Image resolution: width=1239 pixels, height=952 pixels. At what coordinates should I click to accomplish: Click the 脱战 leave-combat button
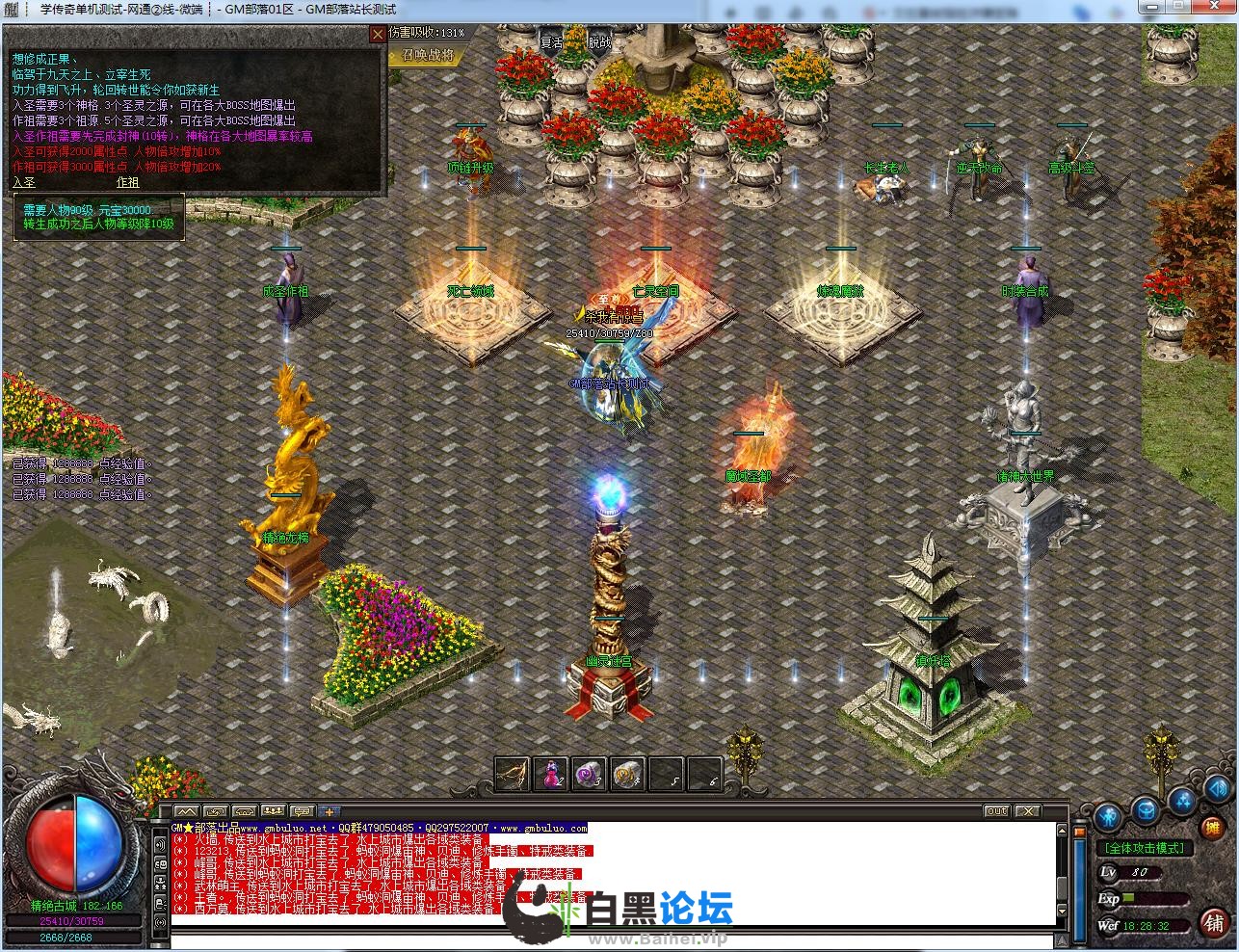[x=599, y=42]
